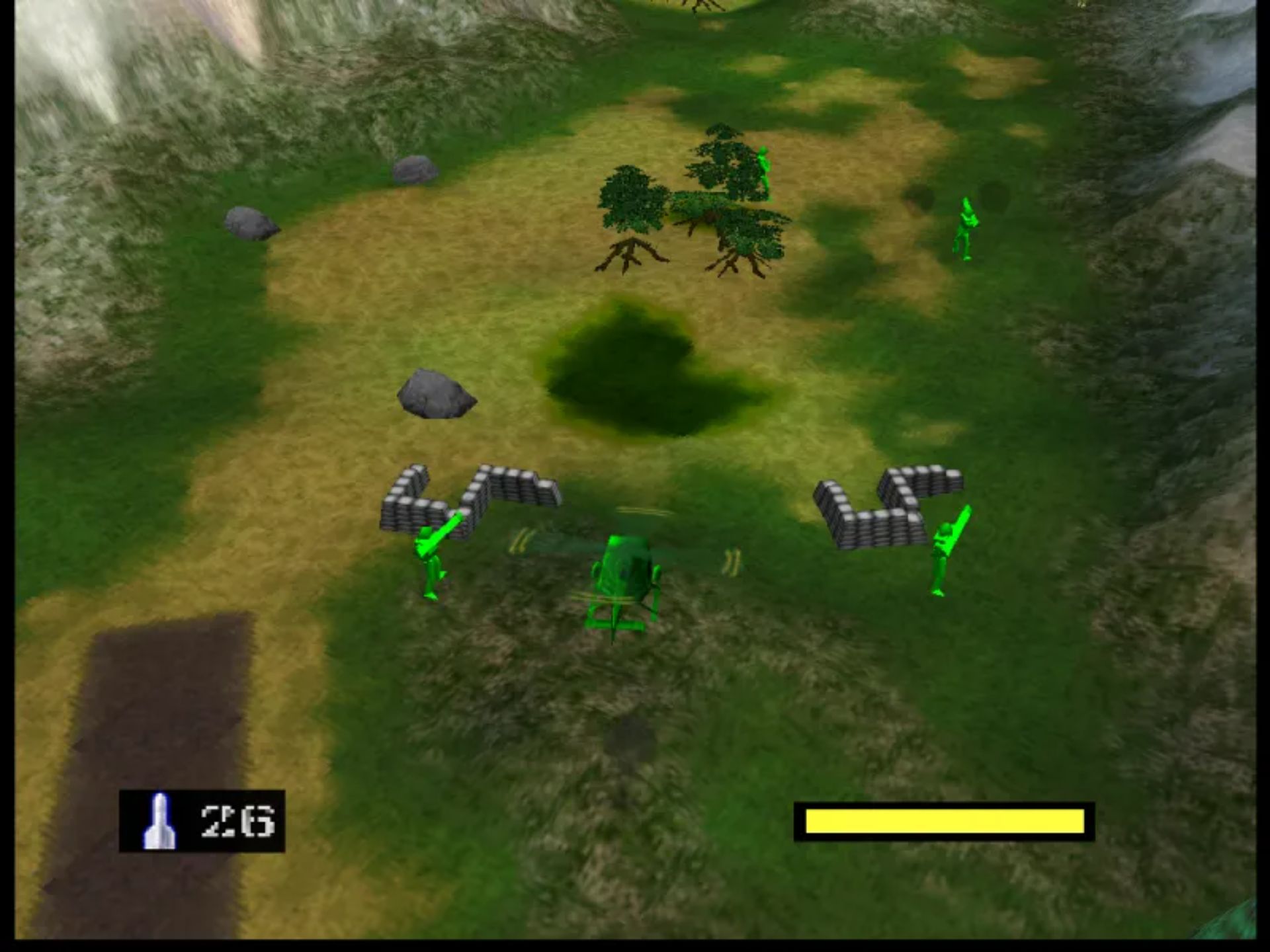Select the rock on the left grass patch

(250, 225)
